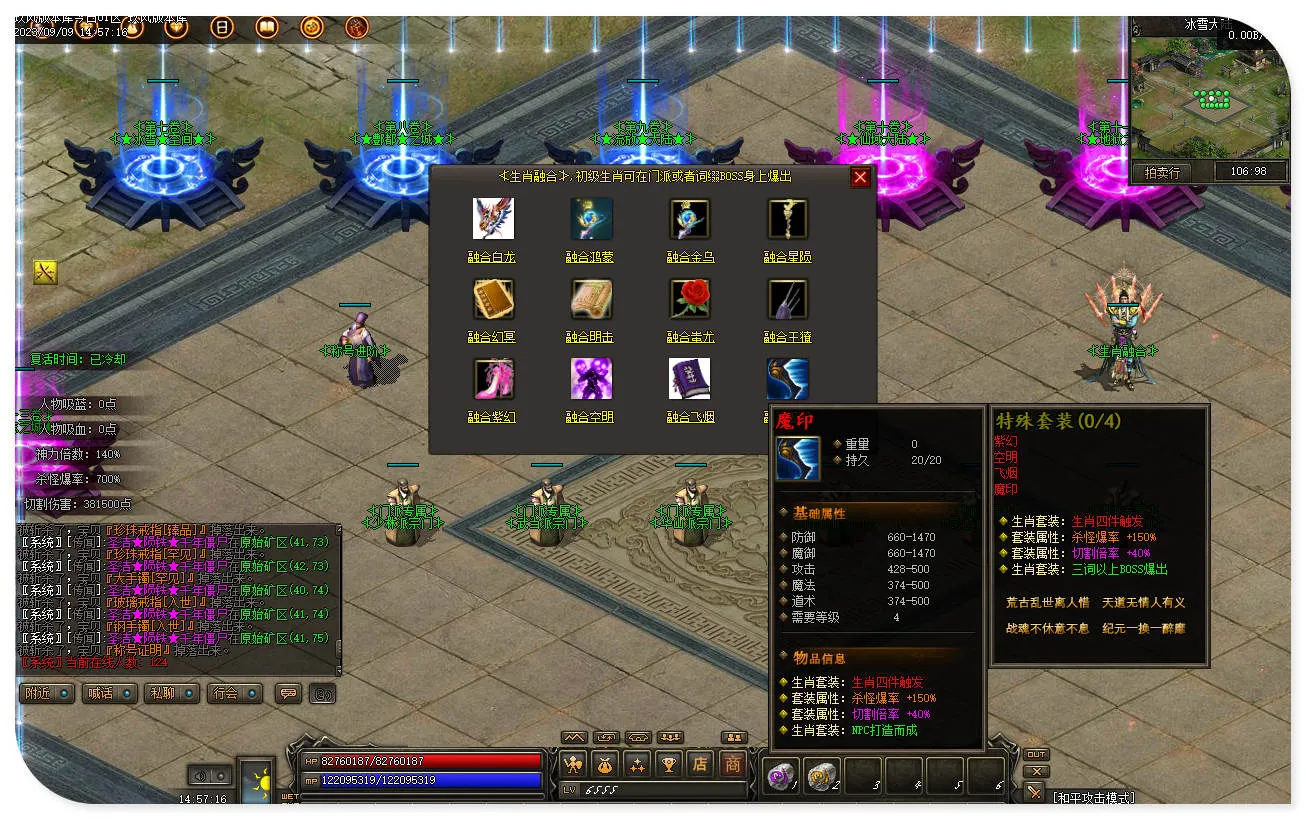Select the purple book 飞烟 icon

689,379
